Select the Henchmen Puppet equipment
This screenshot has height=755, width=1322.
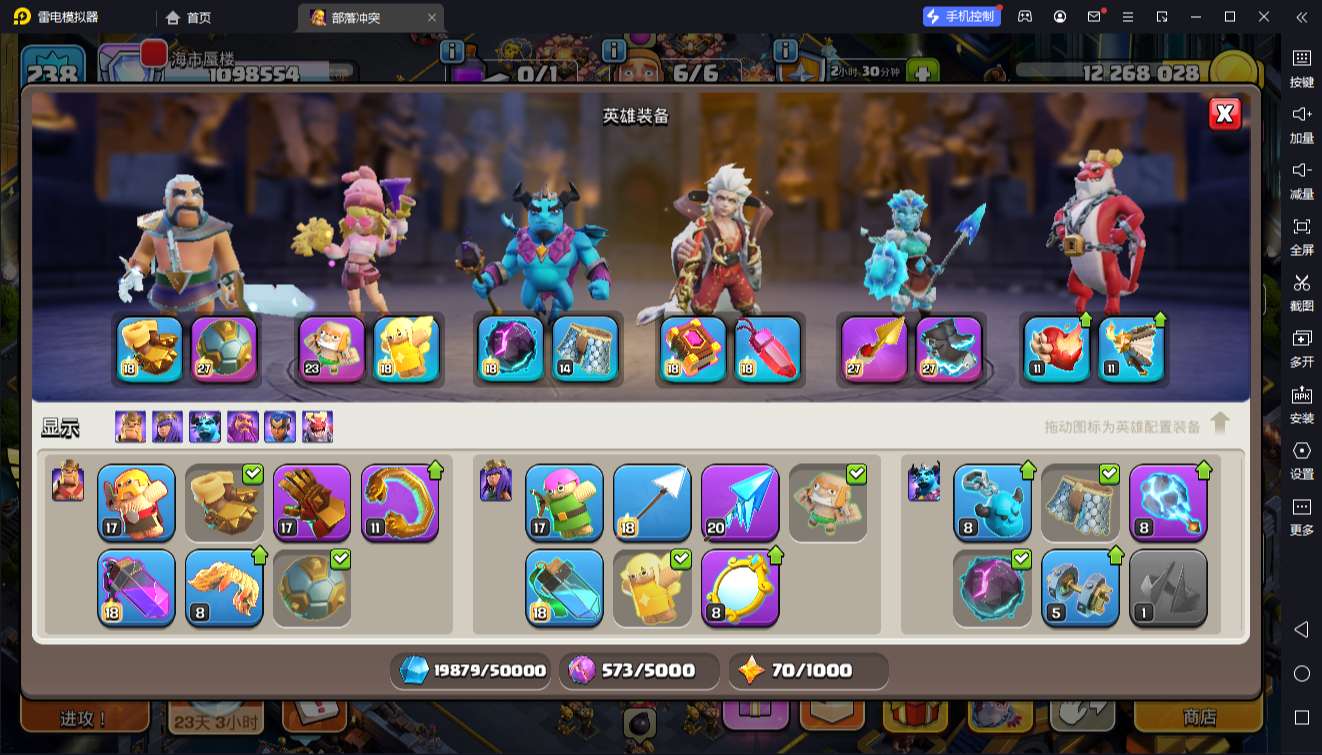pyautogui.click(x=992, y=502)
